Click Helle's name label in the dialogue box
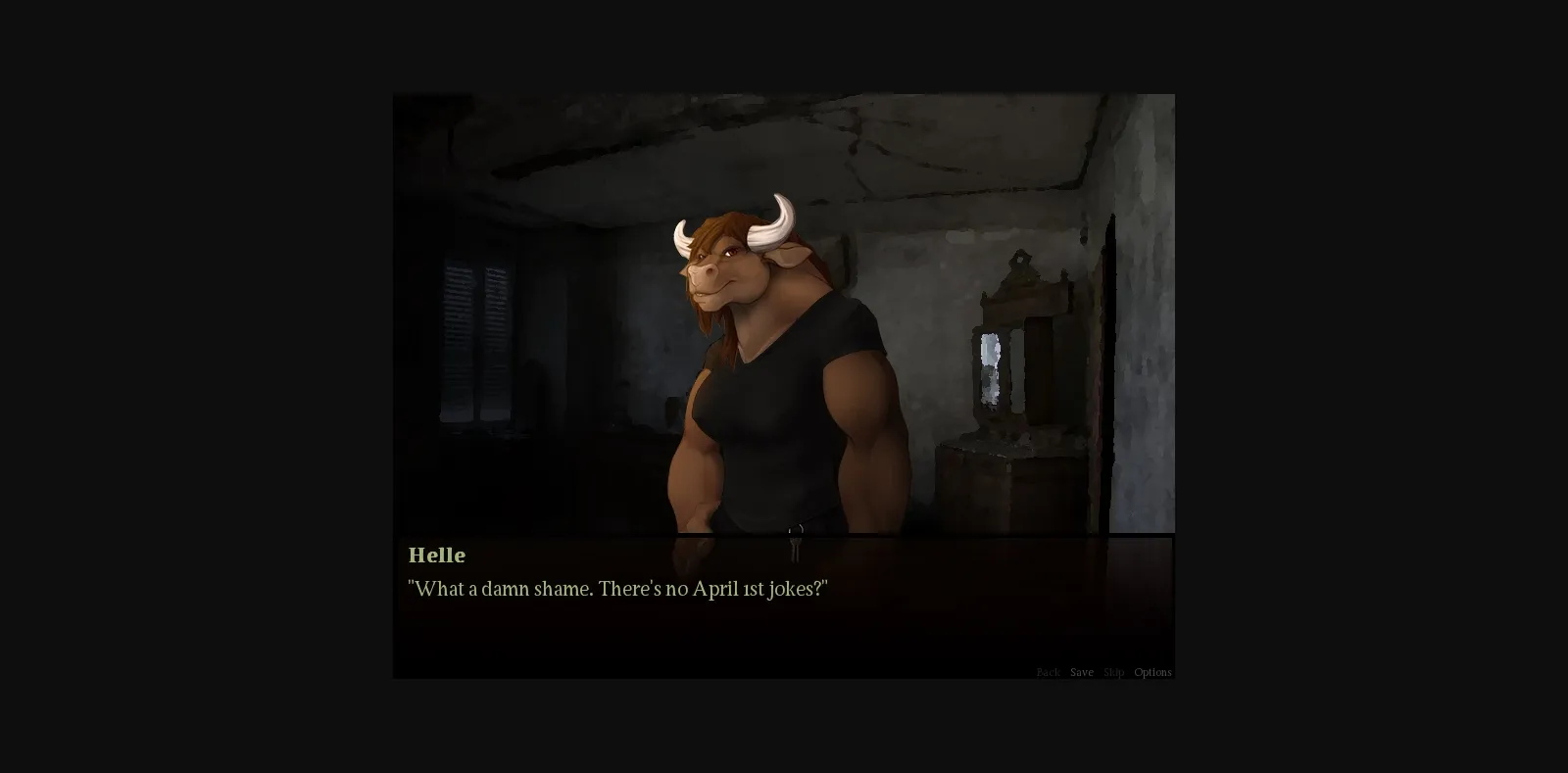Viewport: 1568px width, 773px height. [437, 555]
